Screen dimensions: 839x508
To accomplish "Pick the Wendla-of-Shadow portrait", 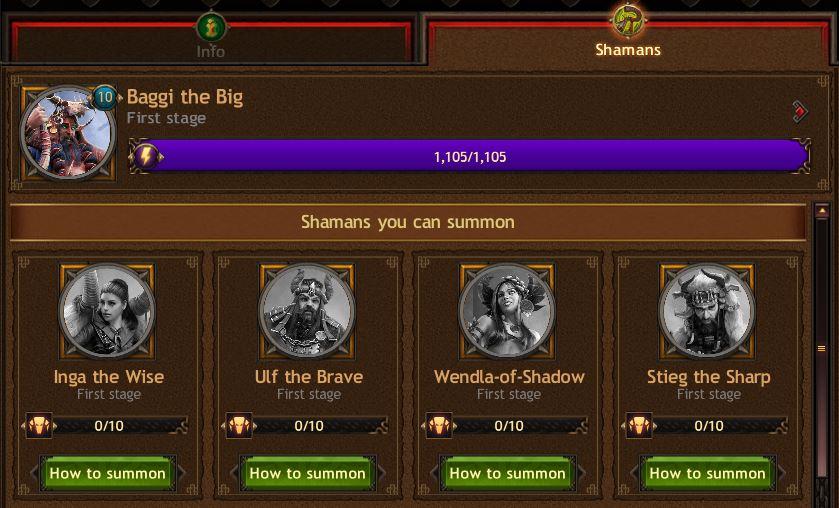I will coord(508,311).
